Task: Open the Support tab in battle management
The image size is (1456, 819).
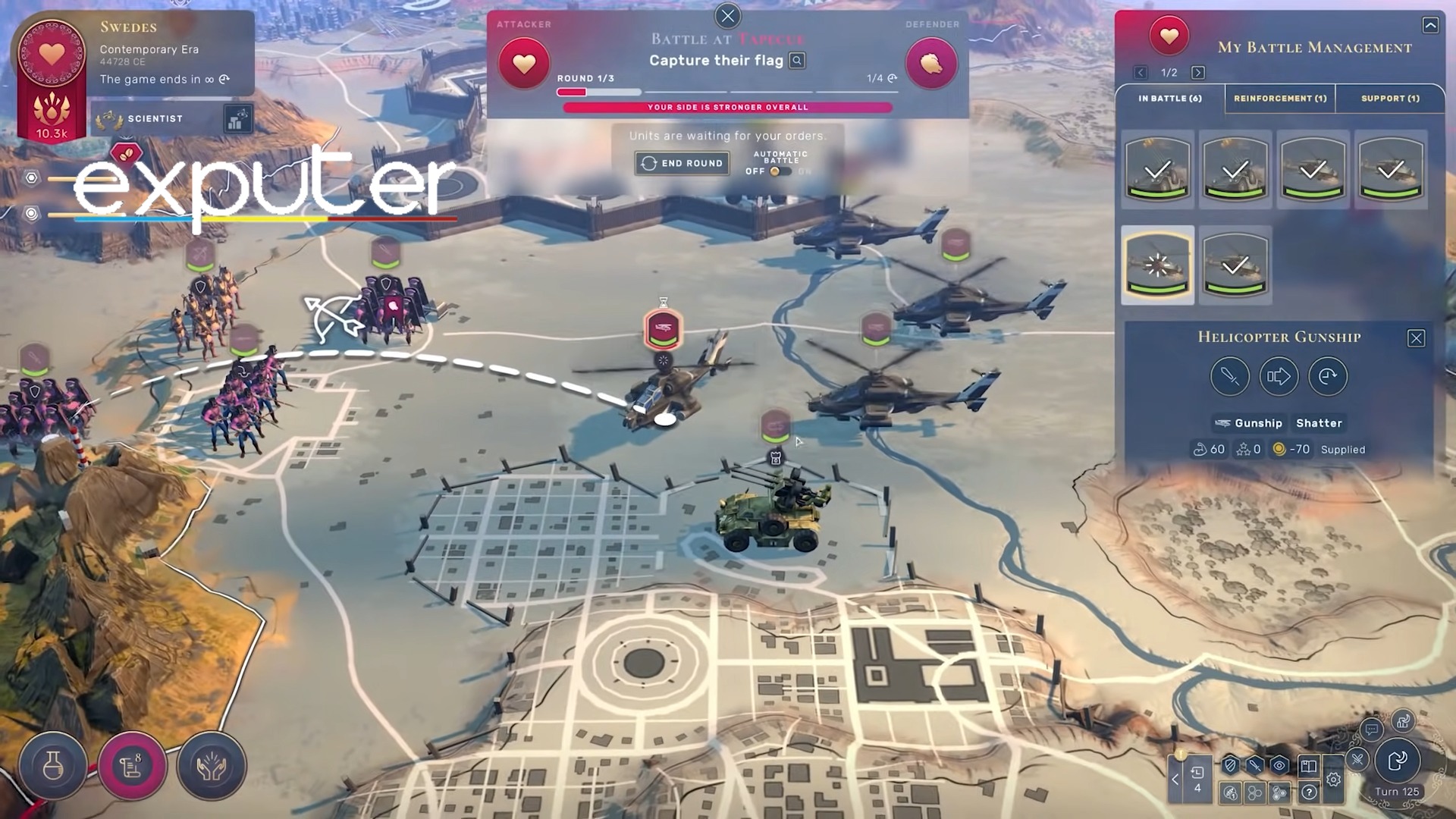Action: (1389, 99)
